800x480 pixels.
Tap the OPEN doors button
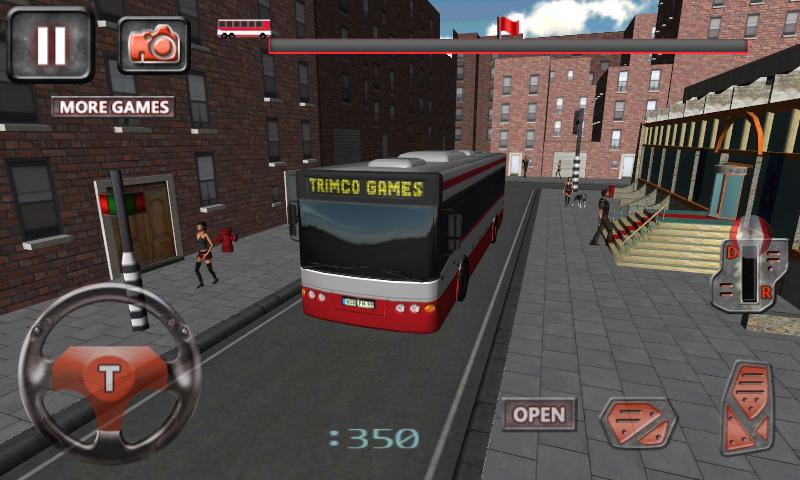coord(539,415)
